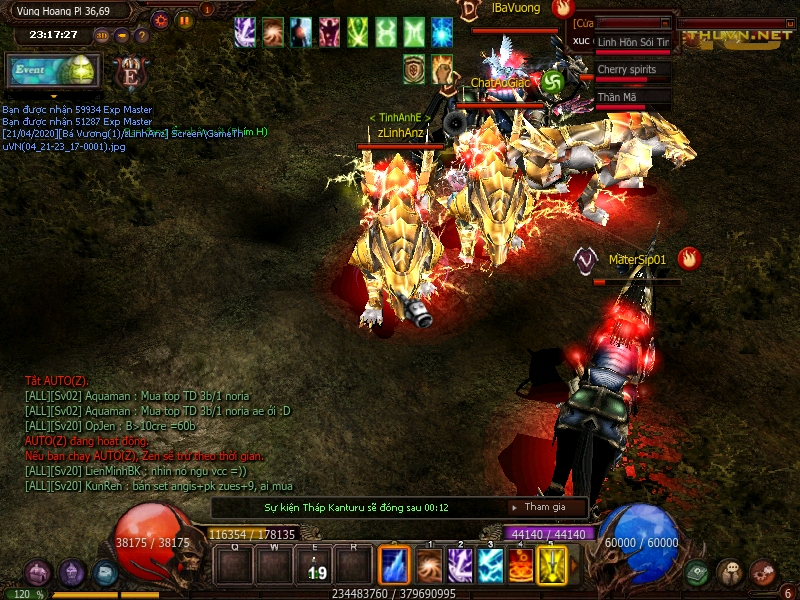The image size is (800, 600).
Task: Open the question mark help button
Action: point(141,35)
